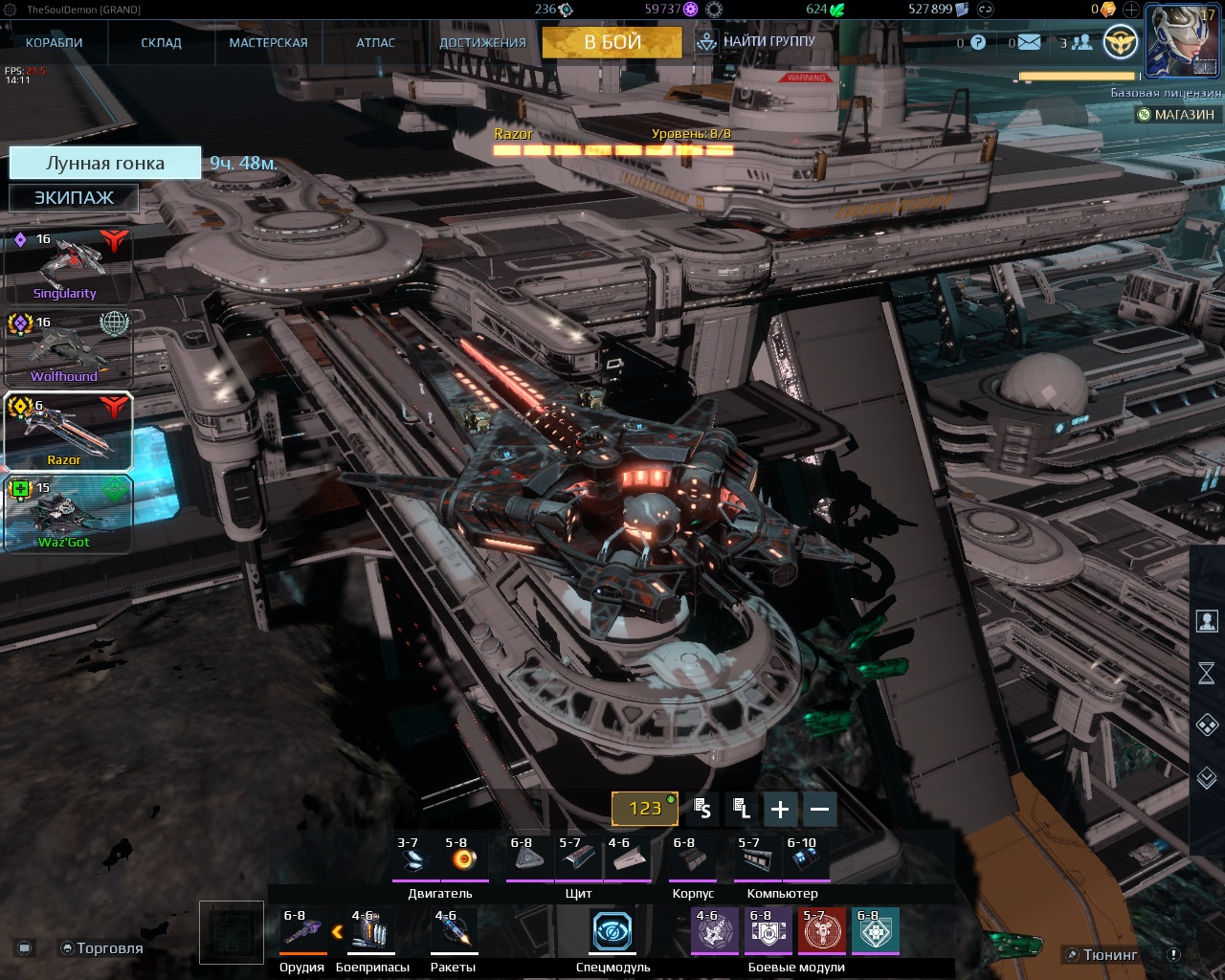The width and height of the screenshot is (1225, 980).
Task: Open the Магазин shop
Action: (1176, 115)
